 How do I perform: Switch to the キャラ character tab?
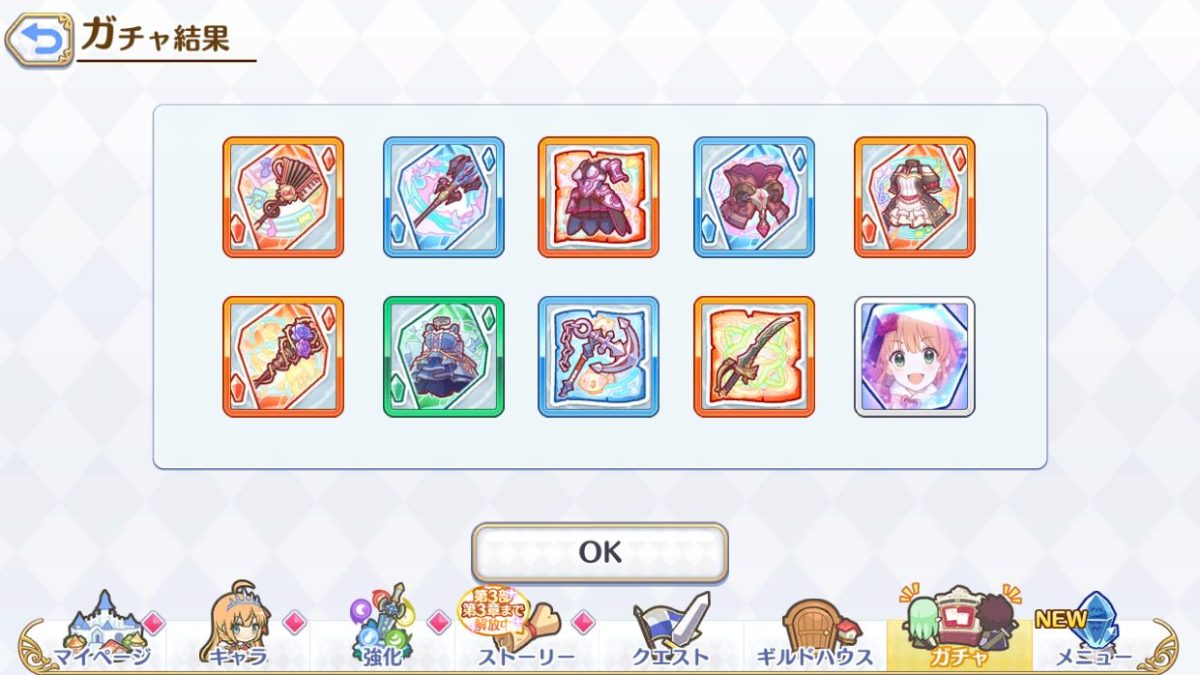[x=238, y=631]
